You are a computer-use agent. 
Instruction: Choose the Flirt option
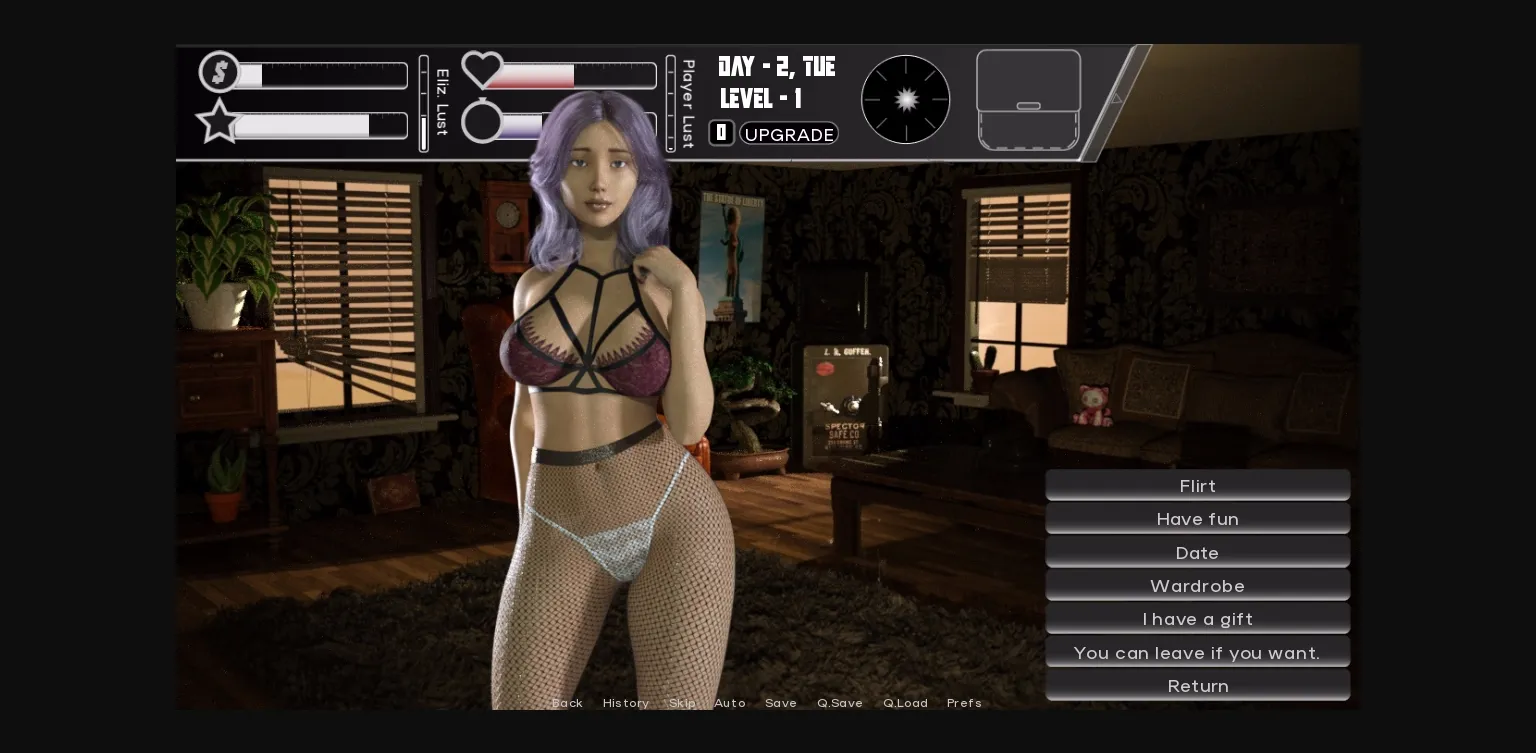pyautogui.click(x=1197, y=486)
